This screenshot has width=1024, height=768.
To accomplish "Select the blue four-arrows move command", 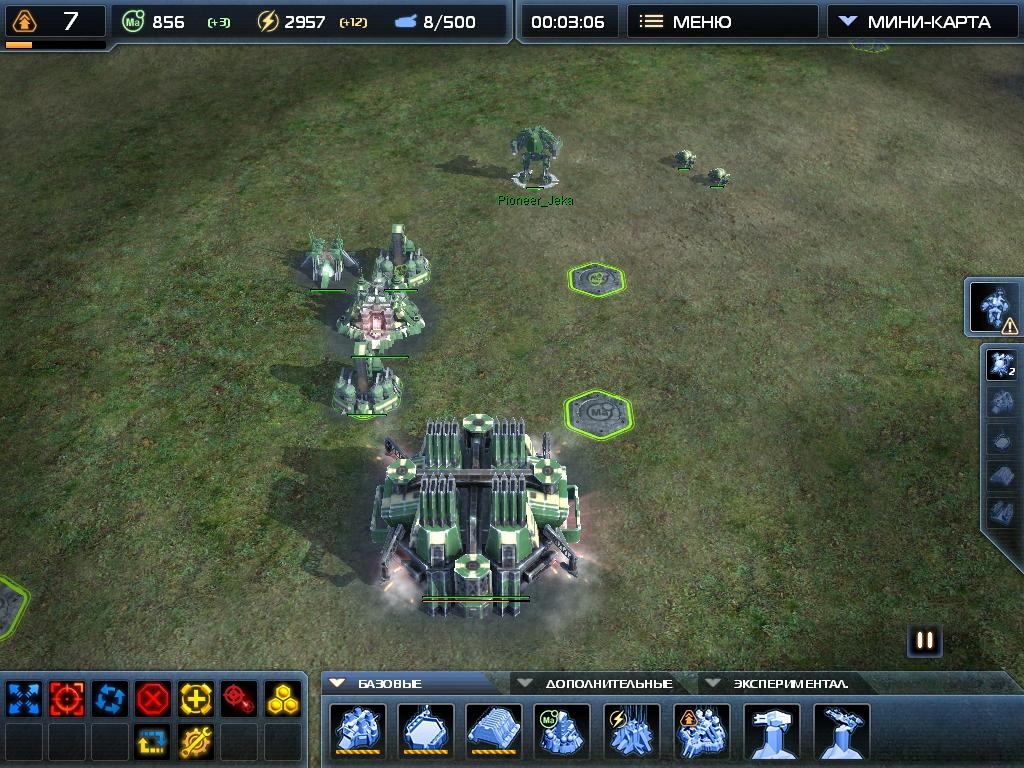I will tap(23, 698).
